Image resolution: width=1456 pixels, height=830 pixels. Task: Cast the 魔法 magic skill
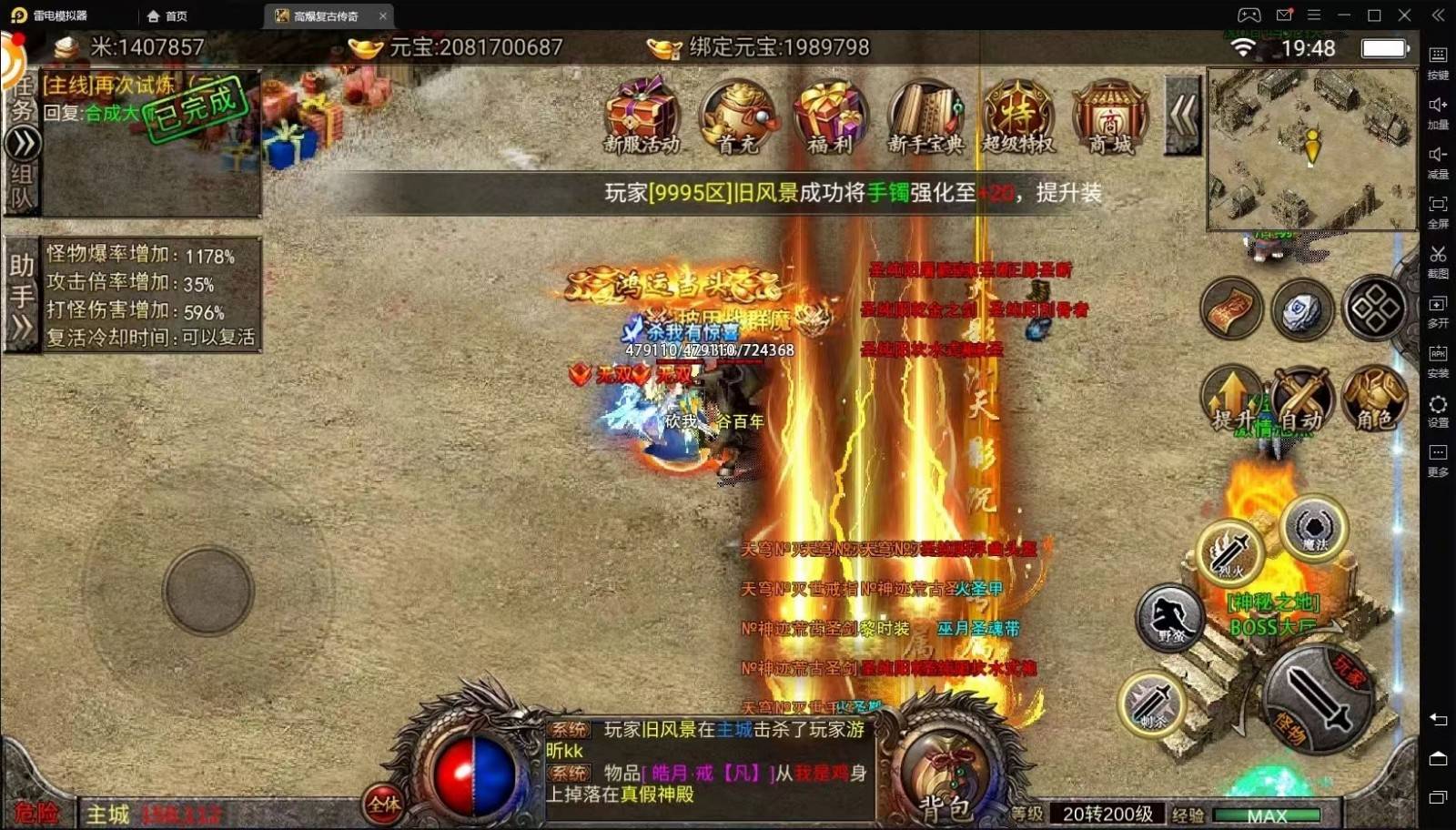click(x=1313, y=528)
